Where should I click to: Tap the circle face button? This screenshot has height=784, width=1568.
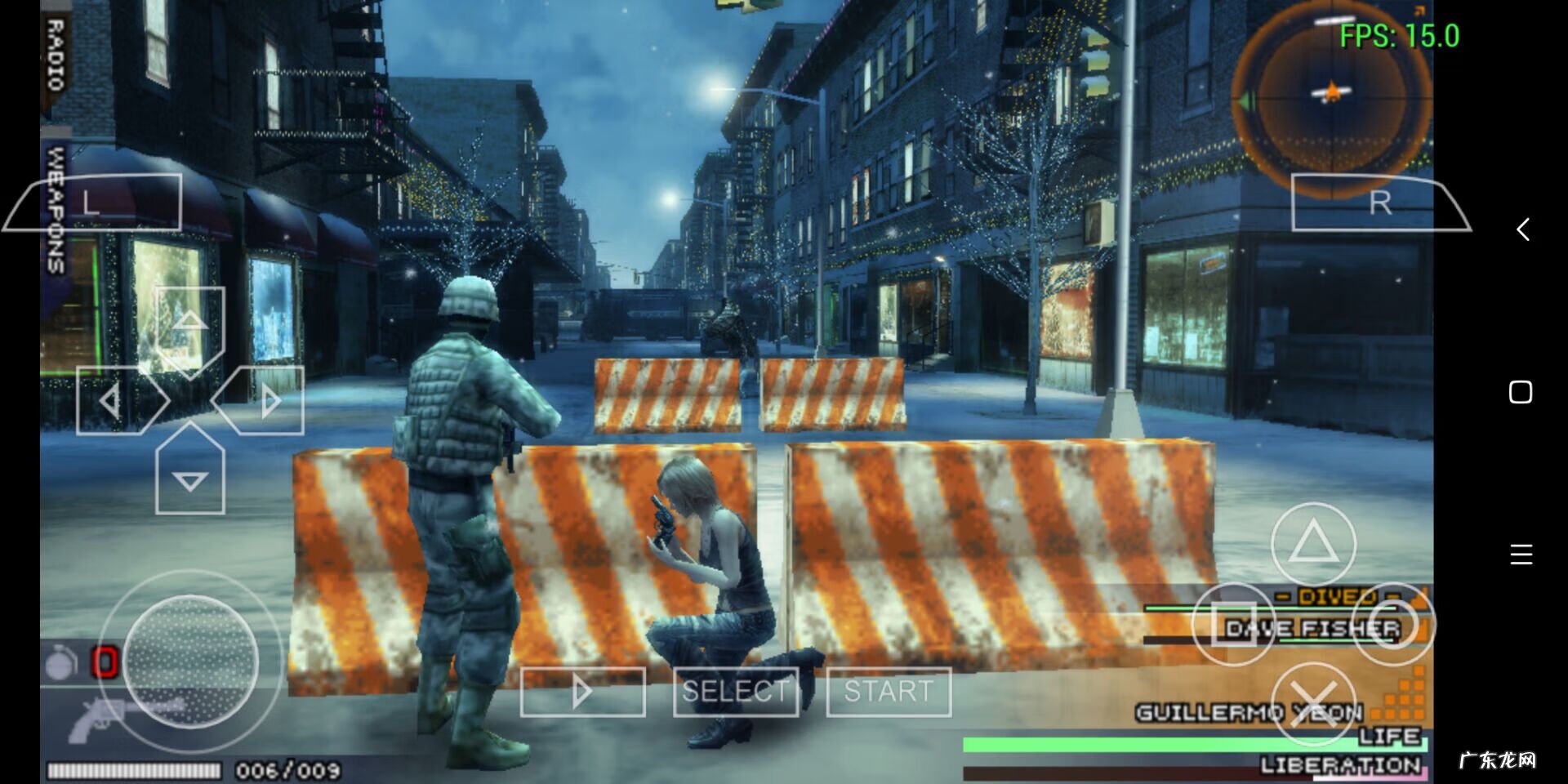click(1393, 625)
